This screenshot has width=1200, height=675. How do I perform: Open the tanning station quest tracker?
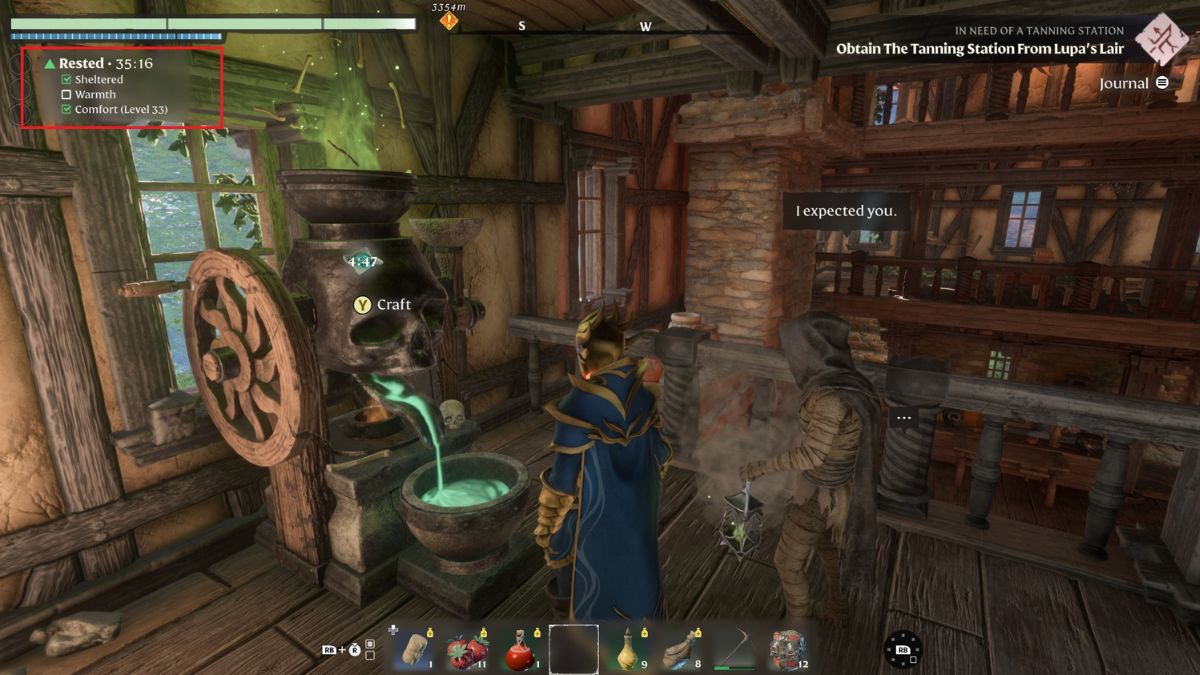click(979, 48)
